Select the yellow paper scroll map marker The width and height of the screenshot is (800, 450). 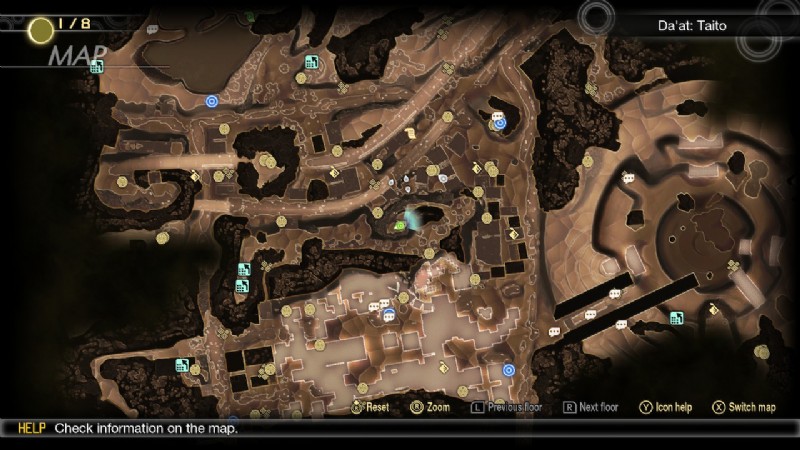[x=411, y=131]
